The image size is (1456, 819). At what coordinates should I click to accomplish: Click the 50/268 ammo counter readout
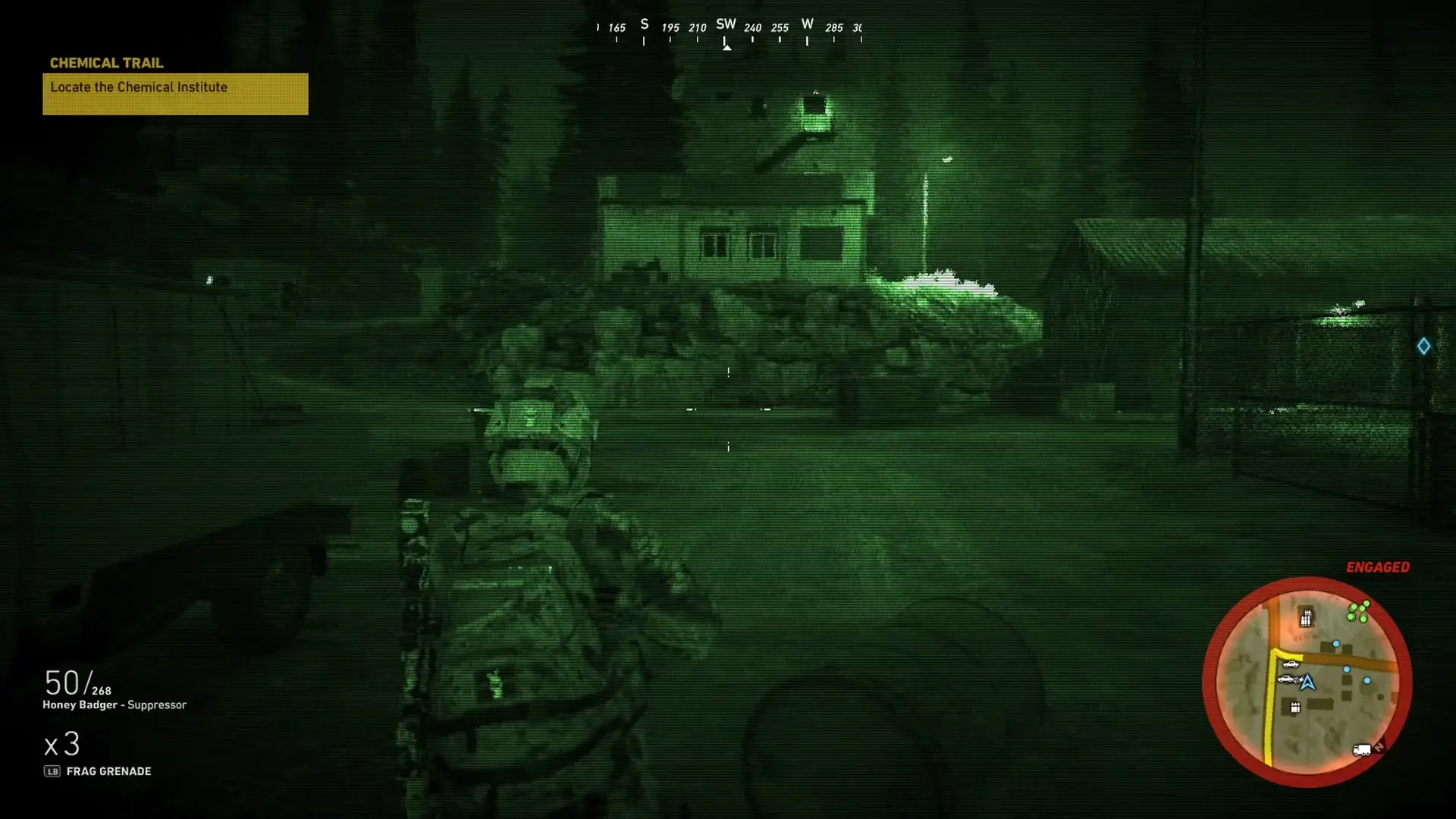click(76, 682)
